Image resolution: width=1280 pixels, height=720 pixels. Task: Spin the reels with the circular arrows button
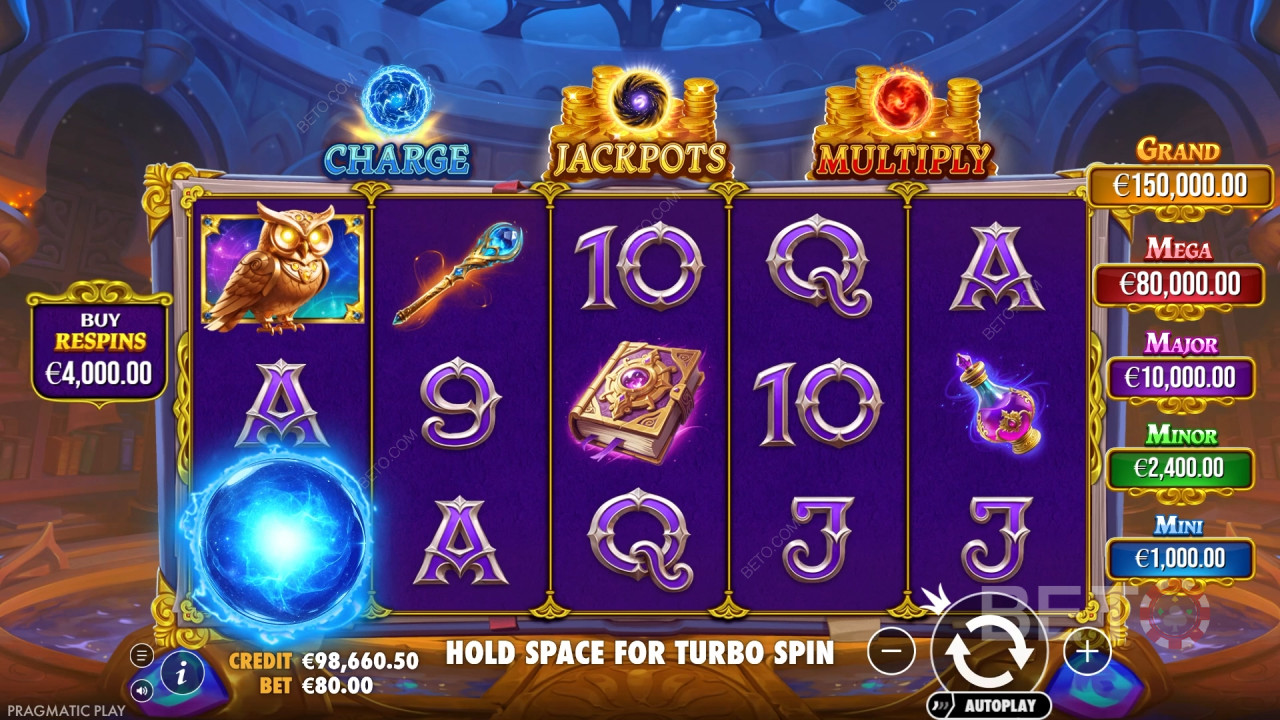pos(989,650)
